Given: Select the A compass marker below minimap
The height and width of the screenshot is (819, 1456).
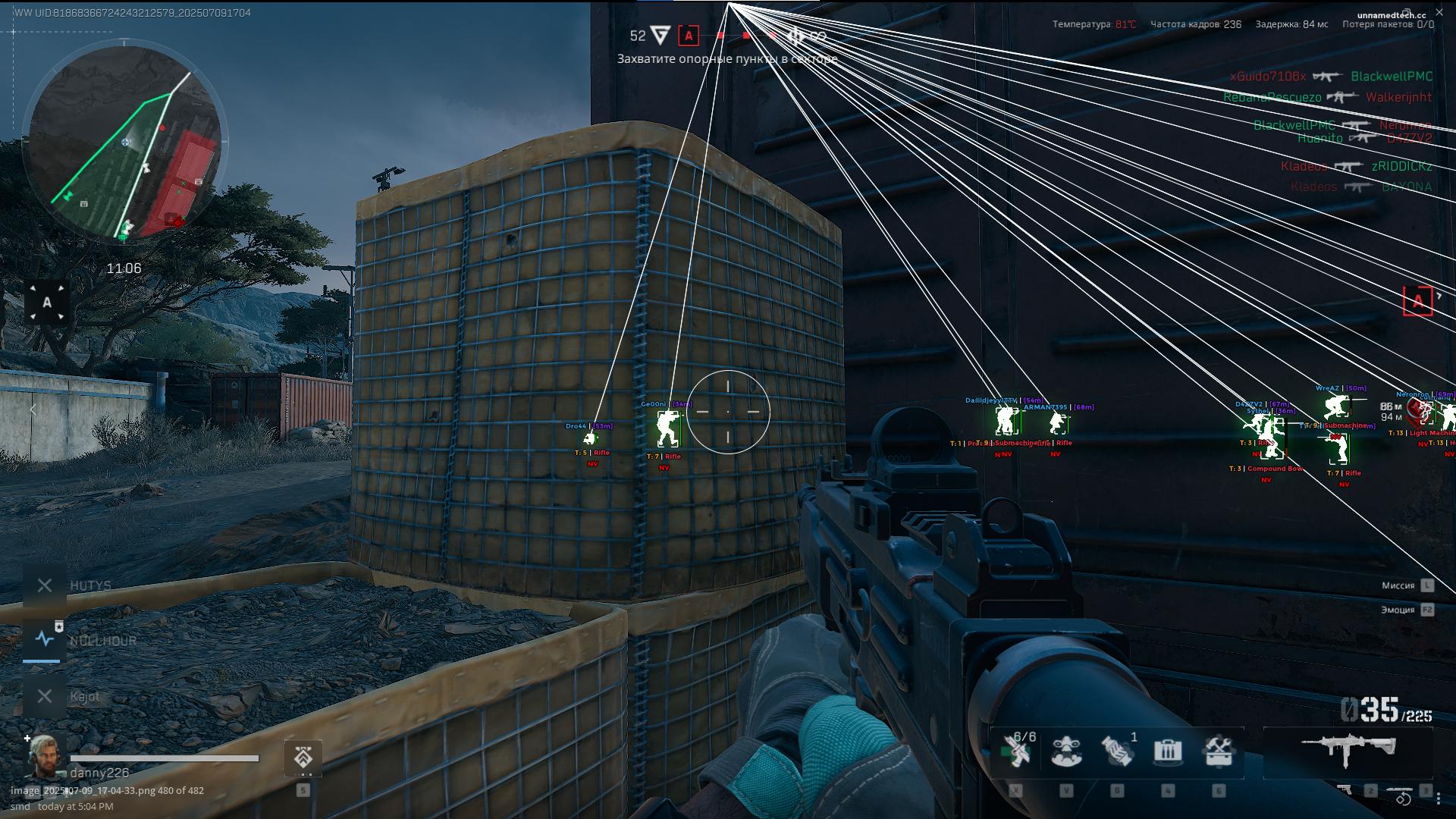Looking at the screenshot, I should [47, 303].
